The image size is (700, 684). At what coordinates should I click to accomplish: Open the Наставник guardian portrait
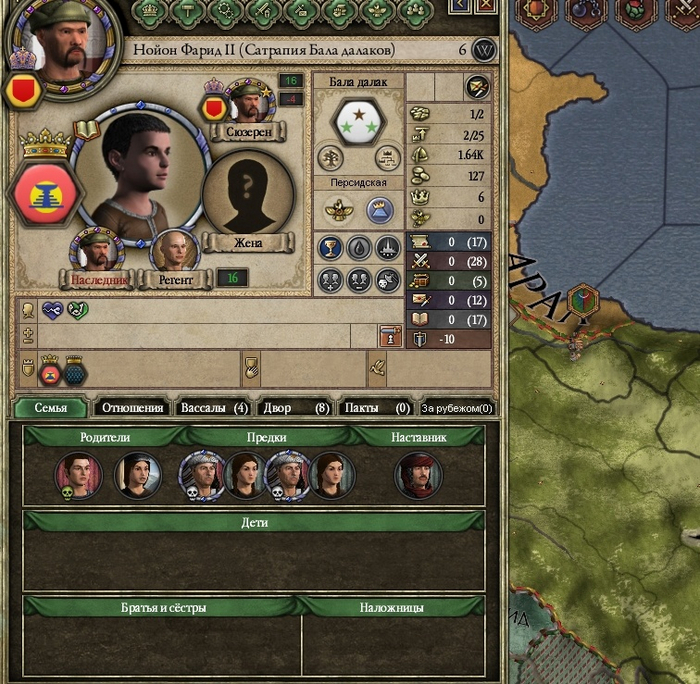tap(418, 475)
